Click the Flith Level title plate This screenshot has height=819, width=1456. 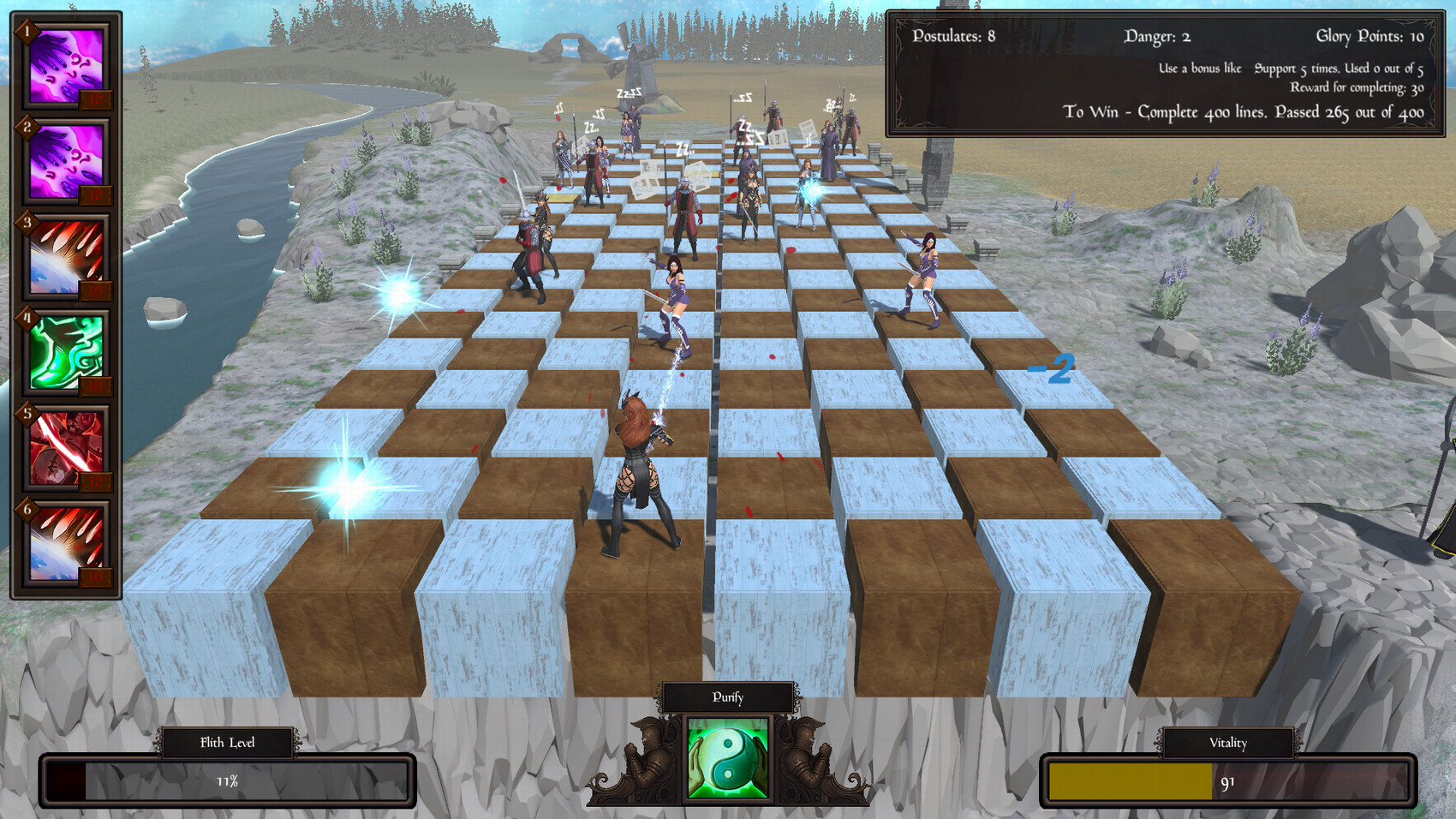[227, 743]
